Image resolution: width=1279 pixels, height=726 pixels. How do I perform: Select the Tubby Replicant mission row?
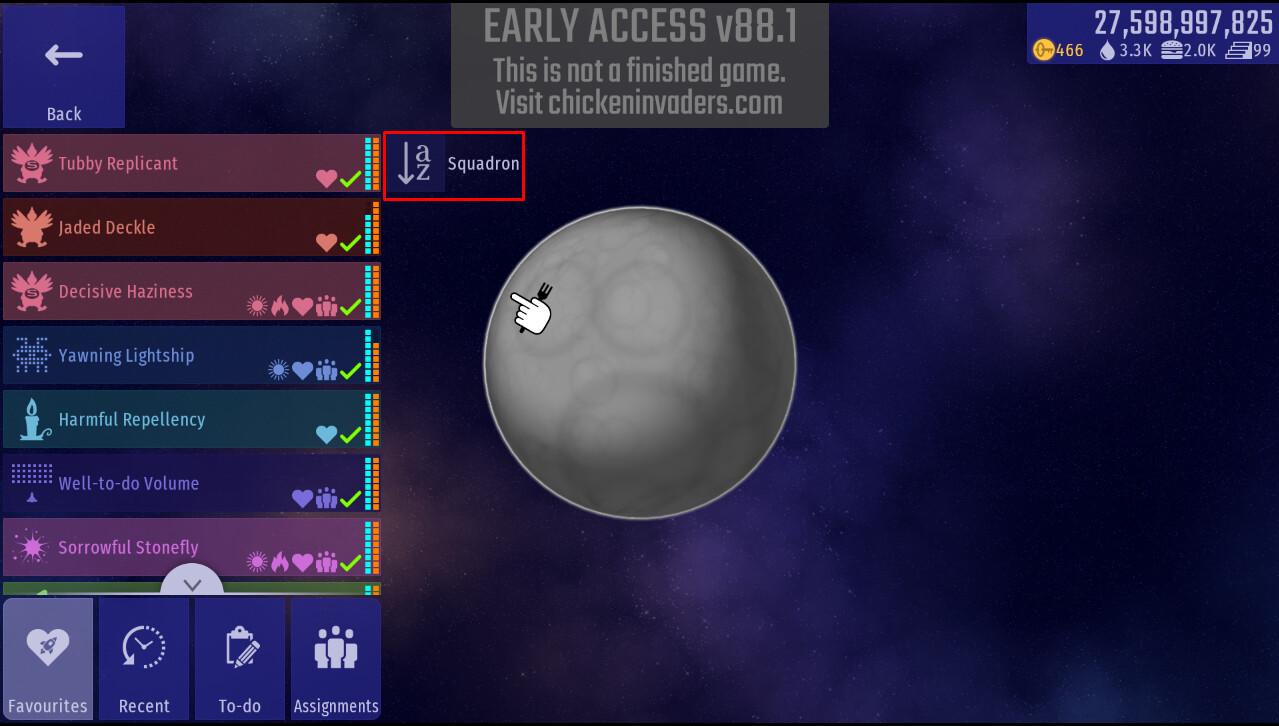[x=185, y=164]
